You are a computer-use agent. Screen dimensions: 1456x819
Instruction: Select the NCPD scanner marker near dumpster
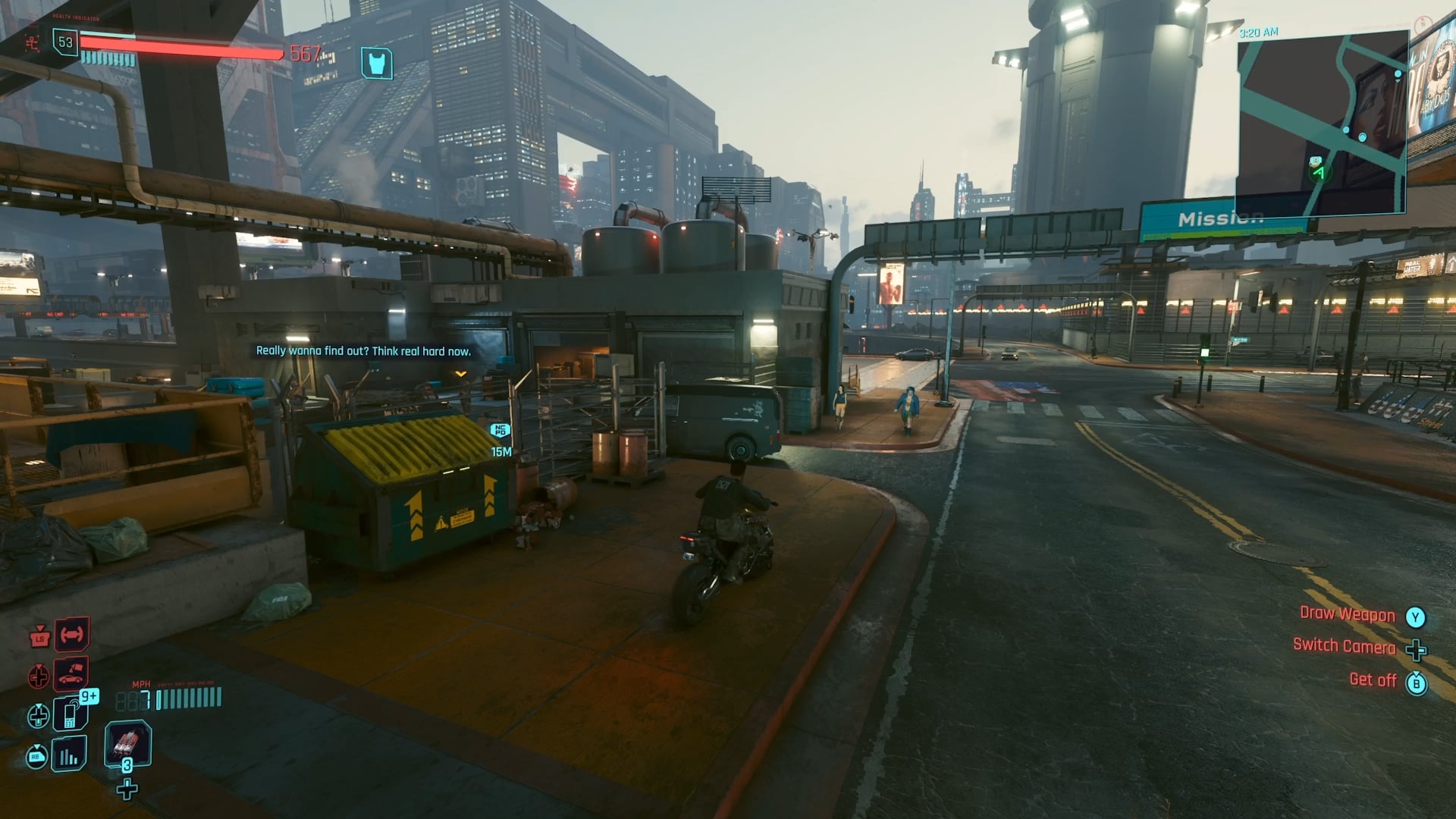[x=500, y=431]
